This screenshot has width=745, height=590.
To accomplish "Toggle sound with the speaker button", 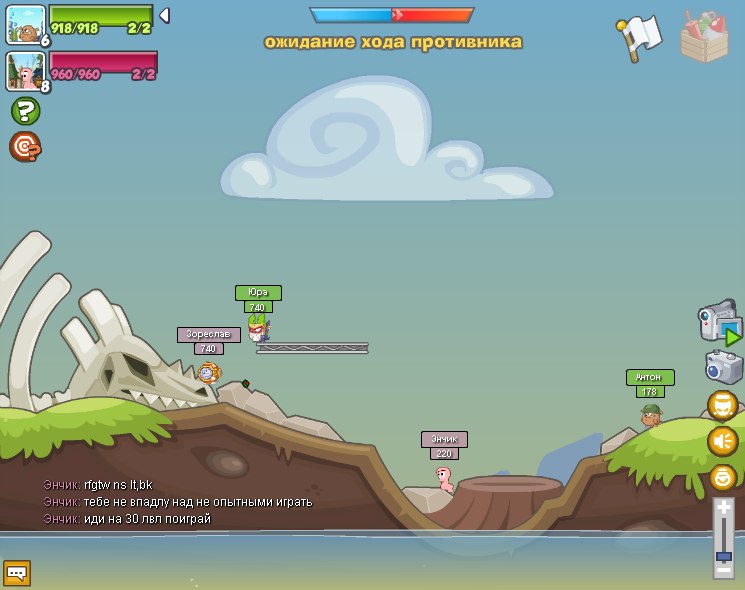I will click(x=722, y=441).
